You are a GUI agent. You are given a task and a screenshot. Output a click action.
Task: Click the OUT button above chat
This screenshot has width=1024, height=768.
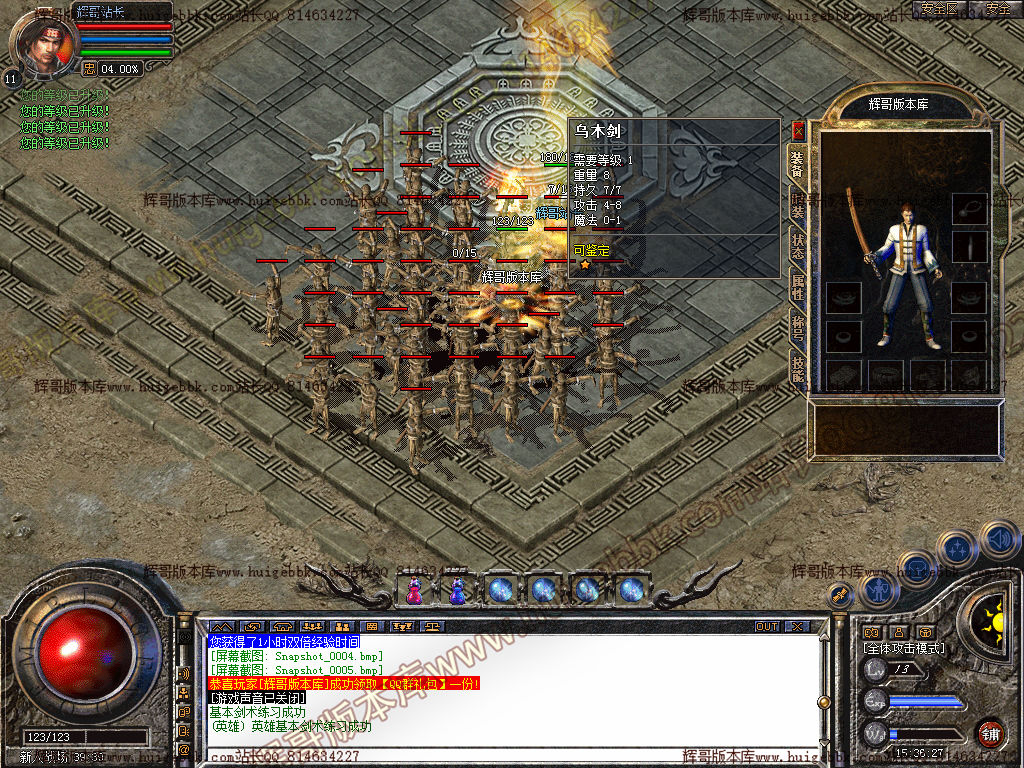[766, 626]
